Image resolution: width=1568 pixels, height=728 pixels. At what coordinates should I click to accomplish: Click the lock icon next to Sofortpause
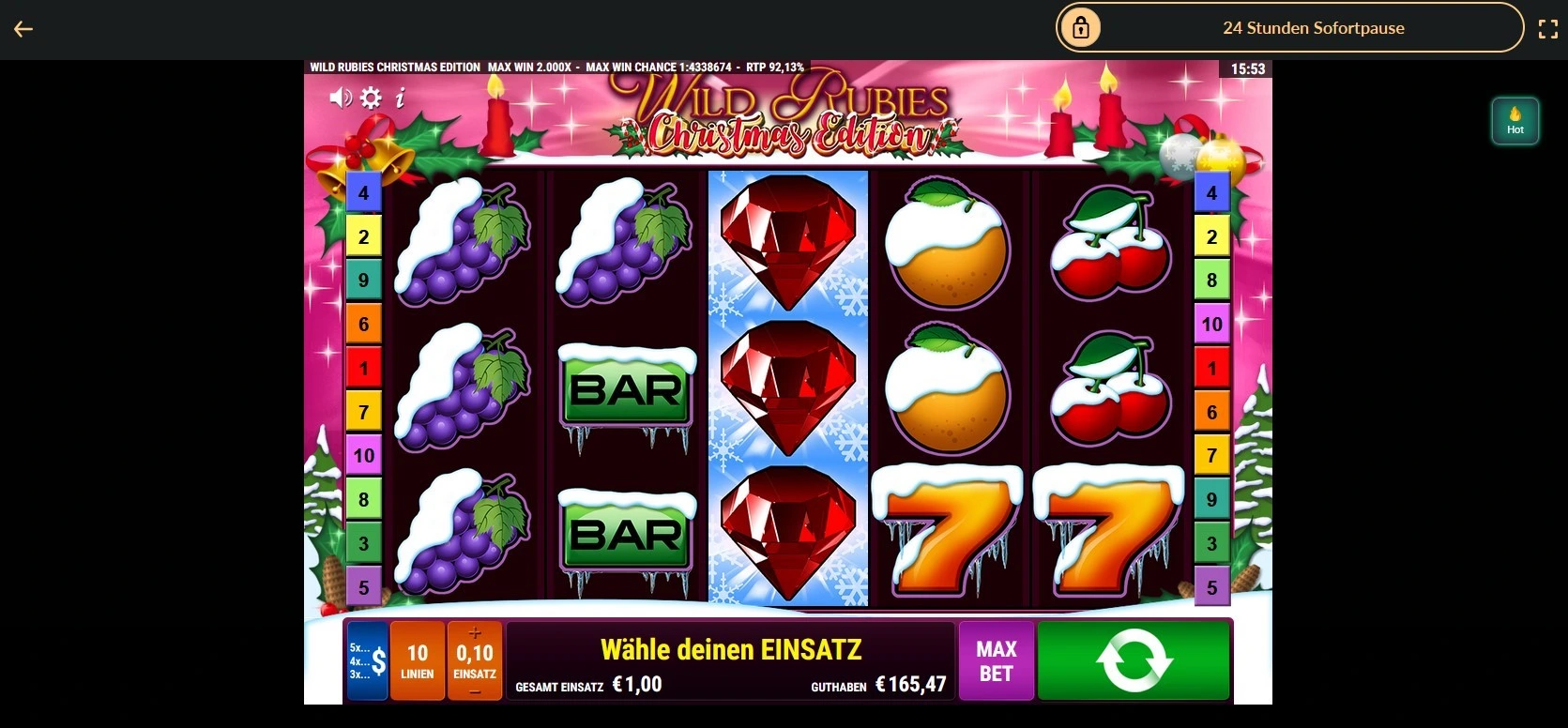click(x=1081, y=27)
